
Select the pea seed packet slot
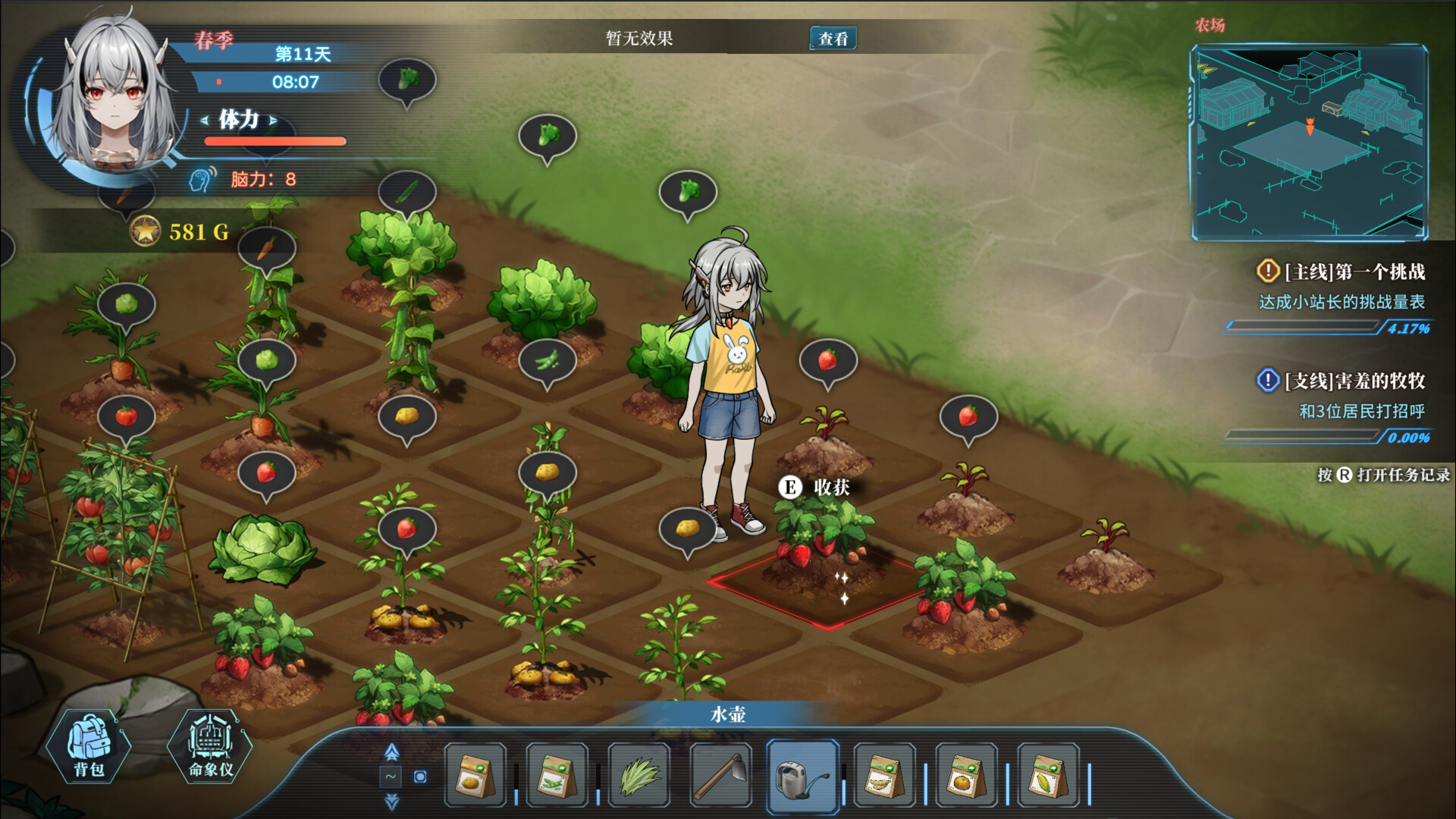pyautogui.click(x=557, y=776)
